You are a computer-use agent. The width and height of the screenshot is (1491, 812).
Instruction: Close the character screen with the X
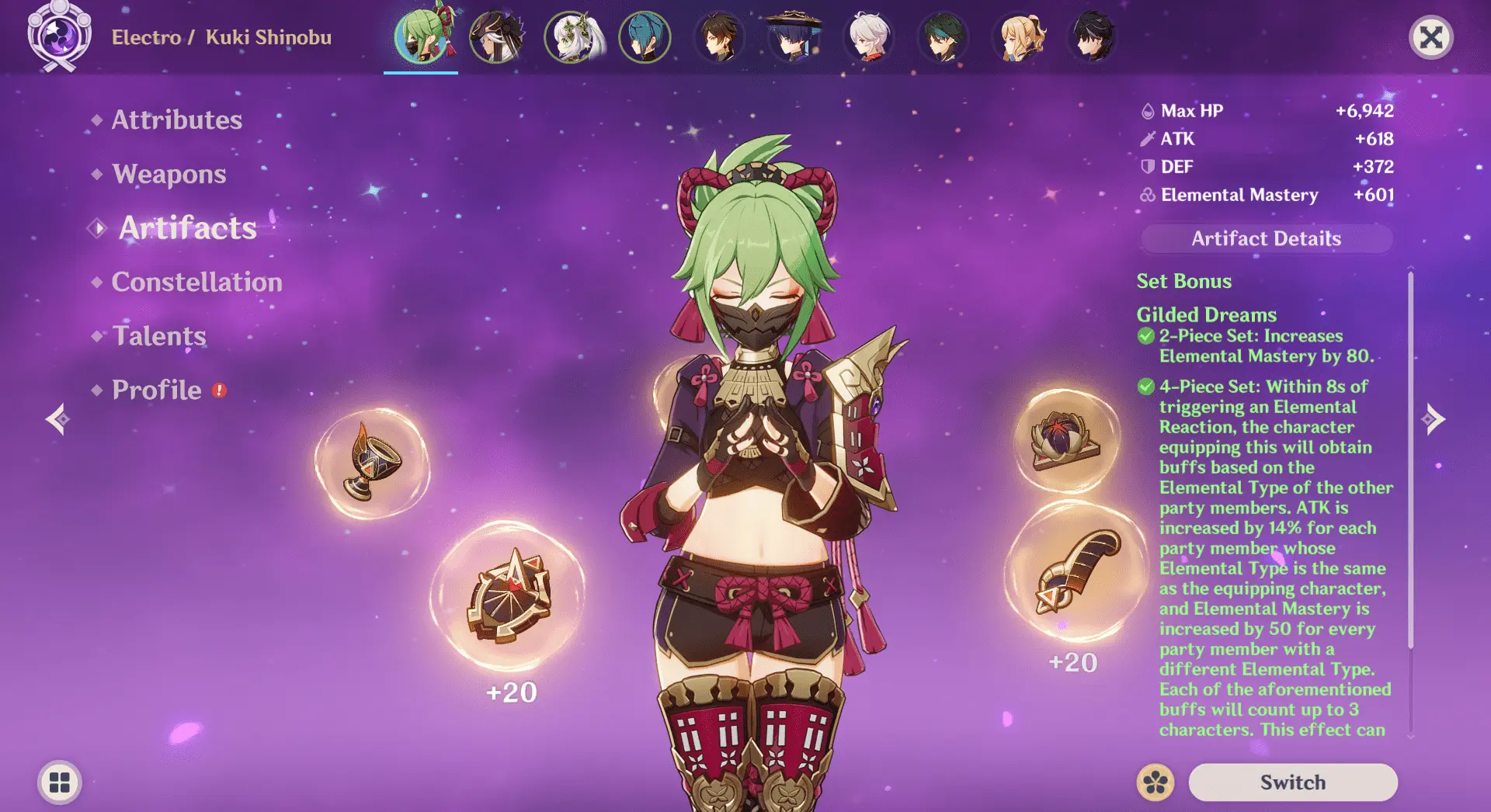coord(1430,37)
